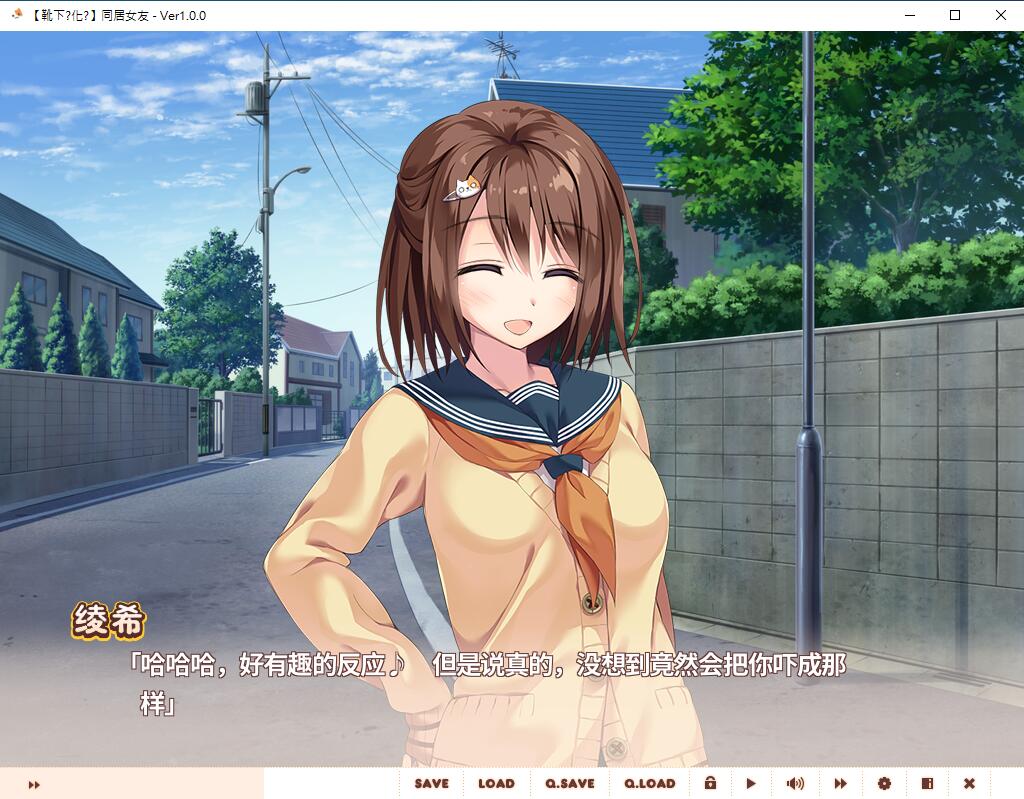Close the game window
The height and width of the screenshot is (799, 1024).
1001,15
